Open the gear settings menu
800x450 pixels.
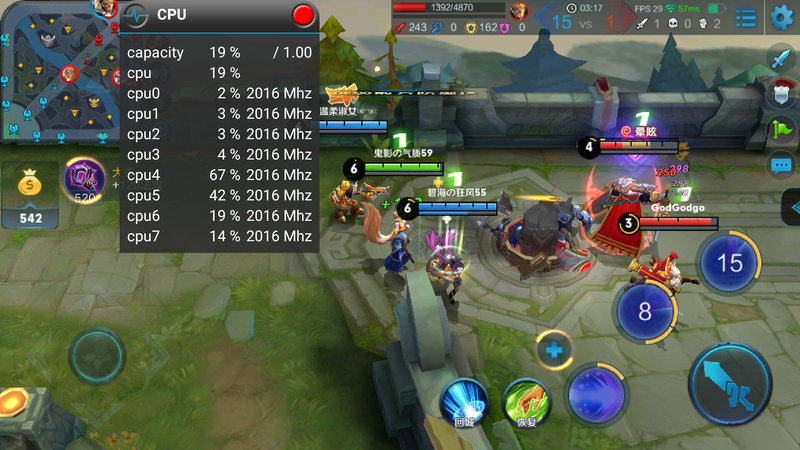click(x=782, y=17)
